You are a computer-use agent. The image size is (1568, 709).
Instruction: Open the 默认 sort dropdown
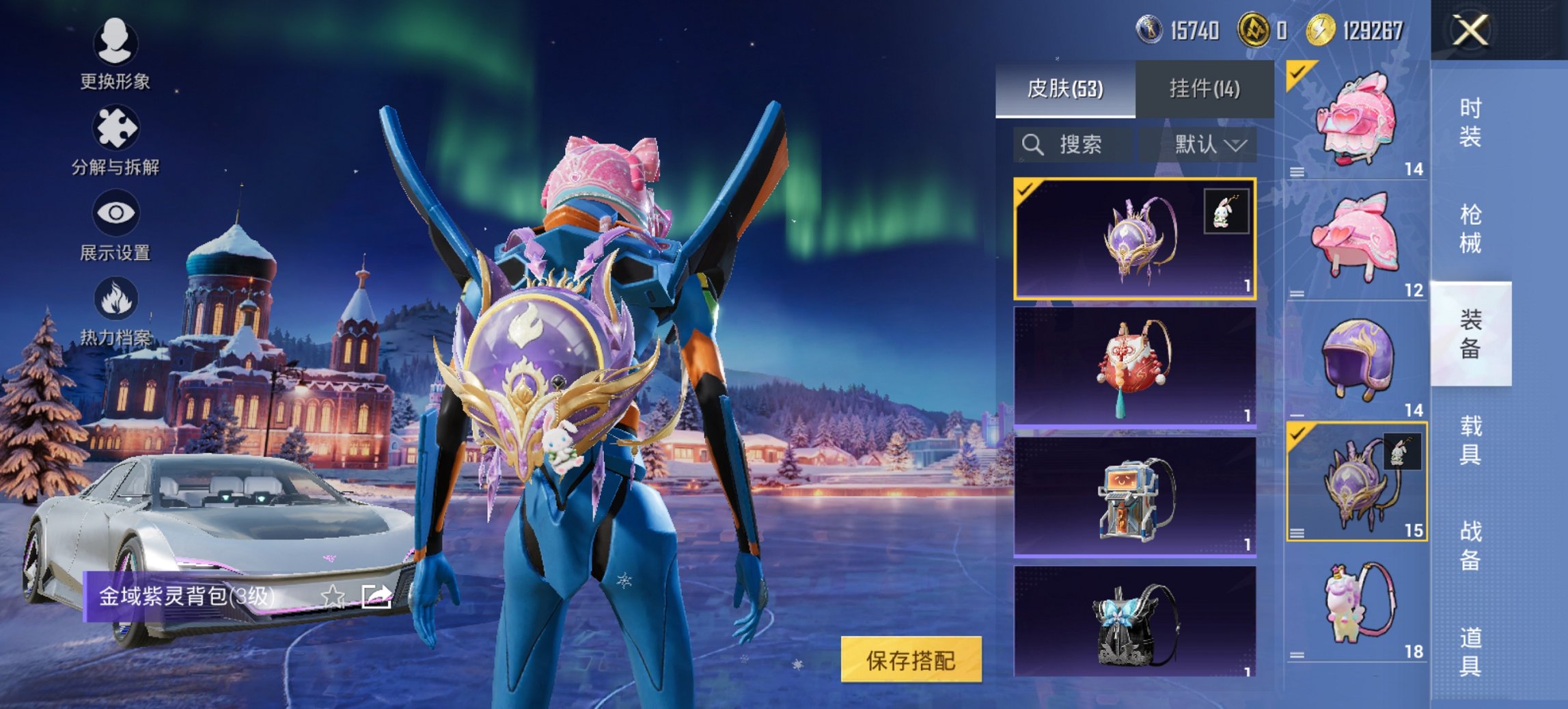click(1208, 144)
